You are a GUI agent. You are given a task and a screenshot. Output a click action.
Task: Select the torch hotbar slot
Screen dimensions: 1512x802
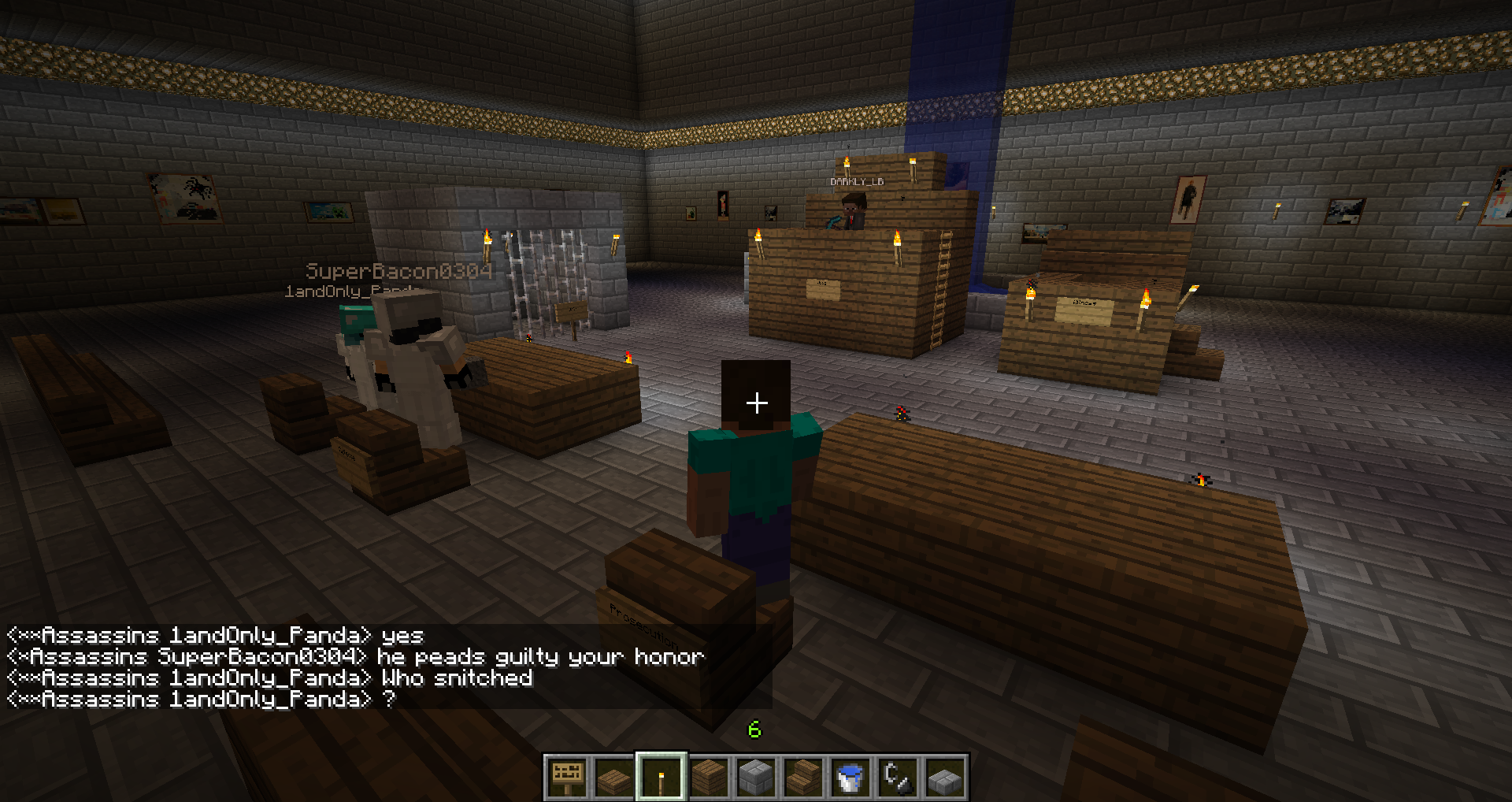[x=661, y=777]
